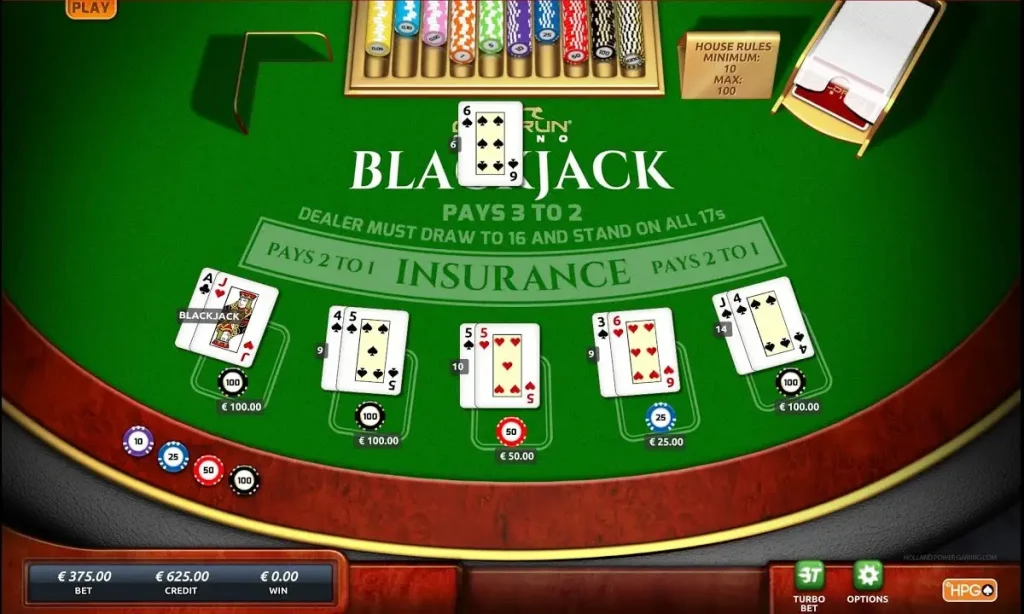Screen dimensions: 1024x614
Task: Pick the red 50 chip
Action: pyautogui.click(x=209, y=469)
